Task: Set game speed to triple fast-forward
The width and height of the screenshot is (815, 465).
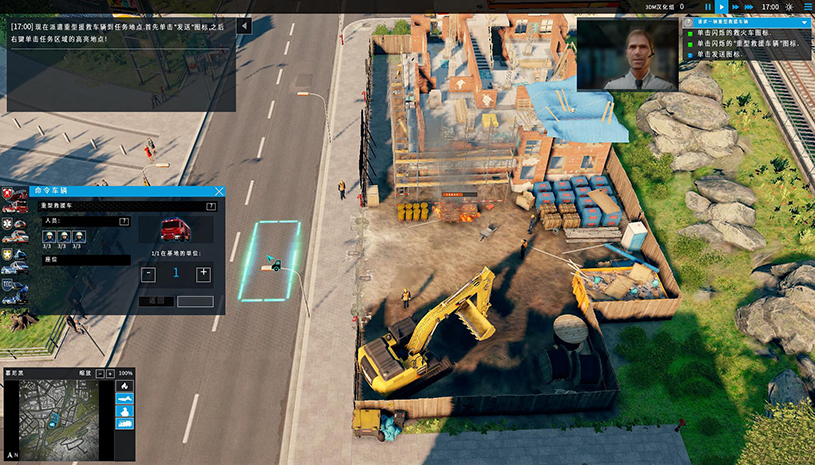Action: [750, 6]
